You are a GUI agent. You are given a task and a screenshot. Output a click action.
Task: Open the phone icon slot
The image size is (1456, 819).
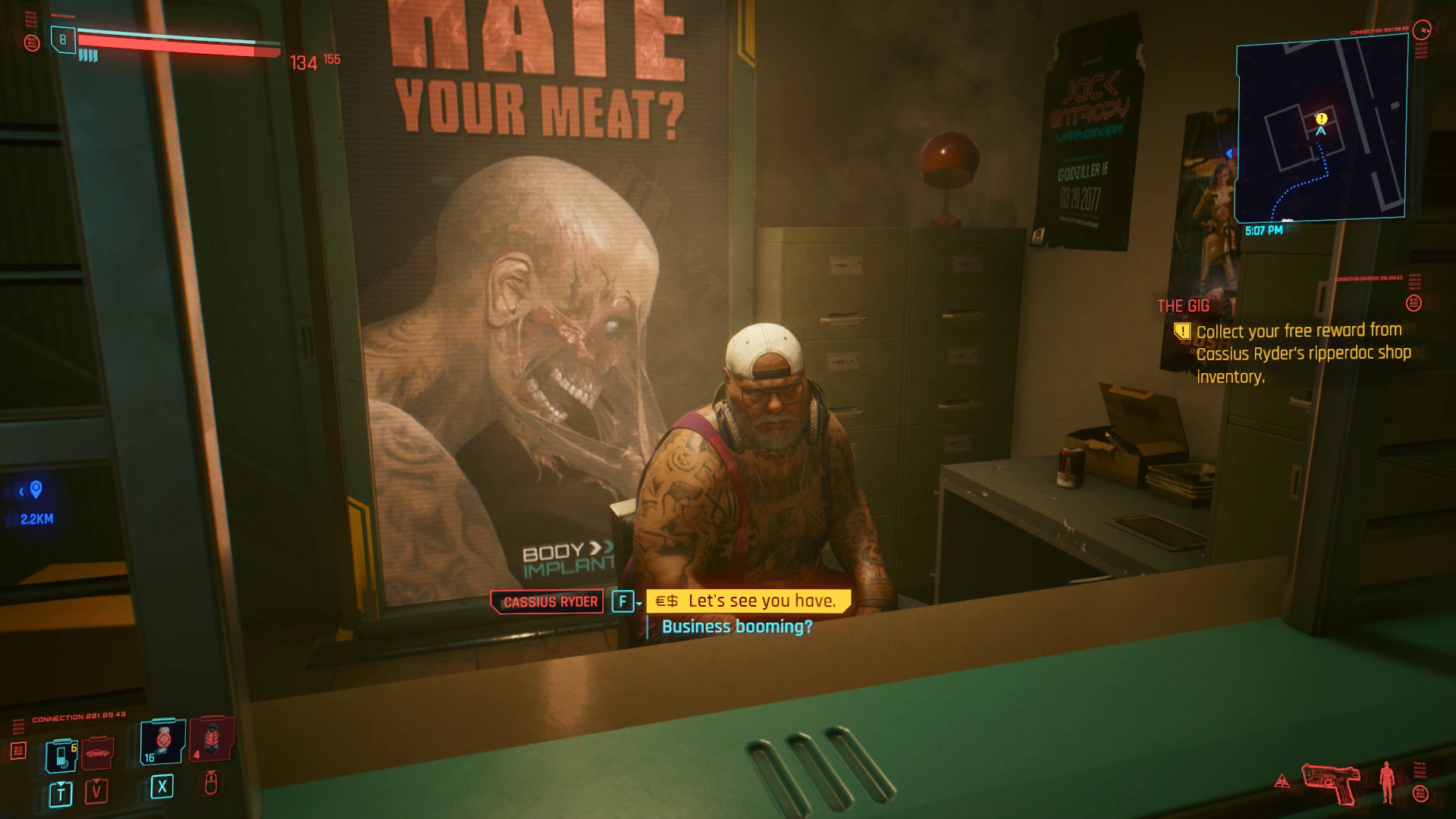click(61, 755)
